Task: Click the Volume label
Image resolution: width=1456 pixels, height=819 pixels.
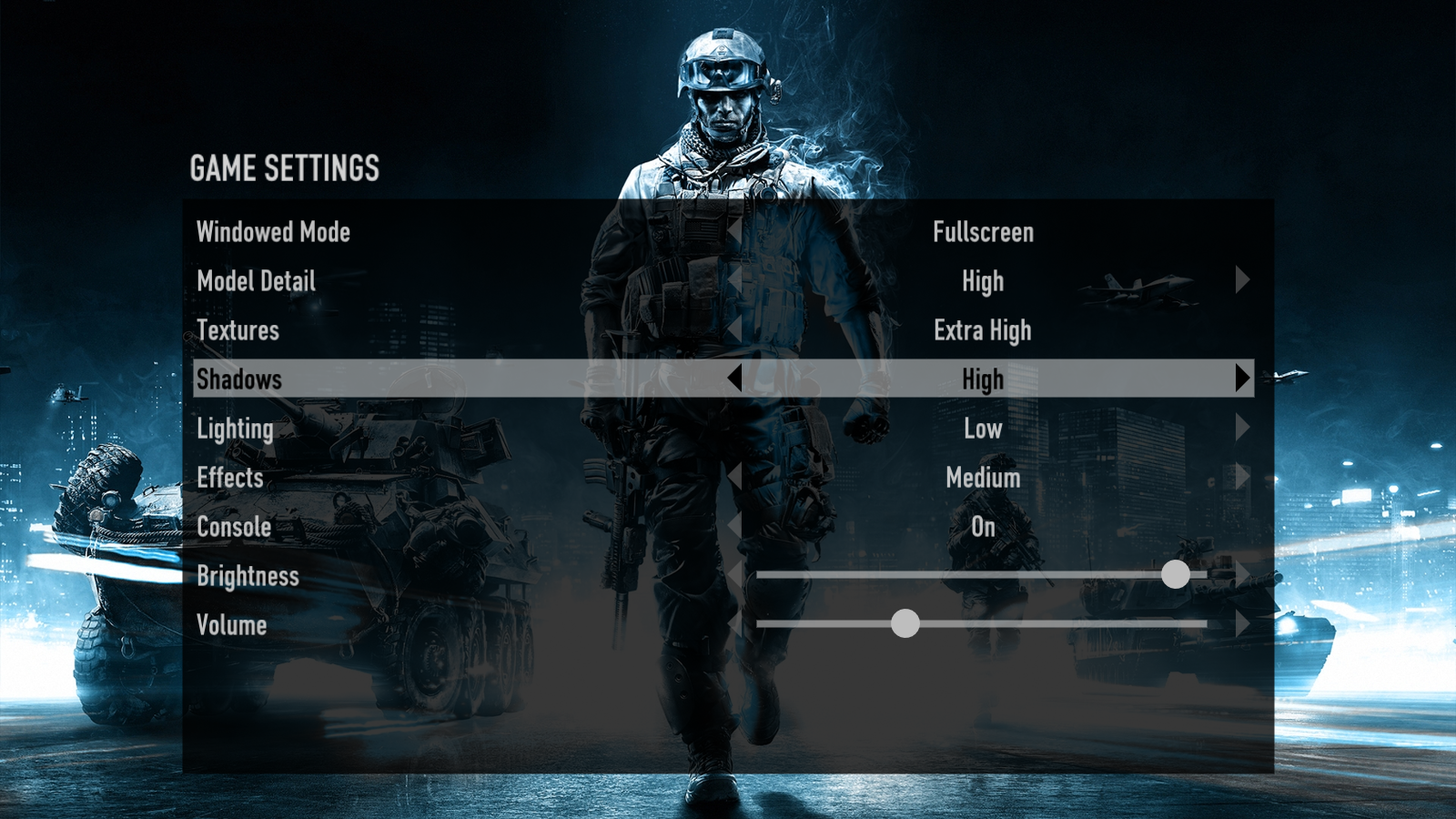Action: [230, 624]
